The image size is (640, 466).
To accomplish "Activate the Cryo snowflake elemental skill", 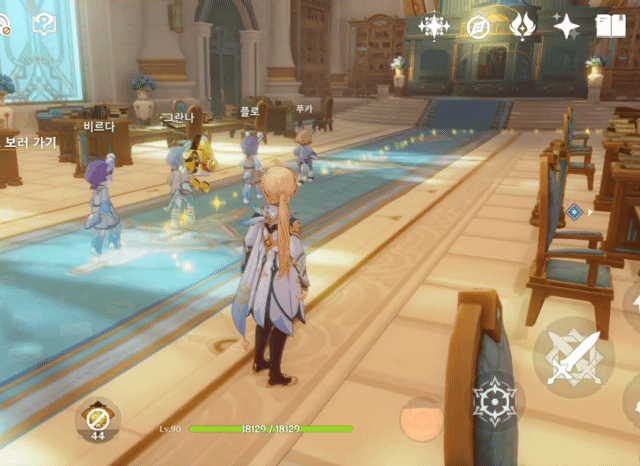I will [494, 401].
